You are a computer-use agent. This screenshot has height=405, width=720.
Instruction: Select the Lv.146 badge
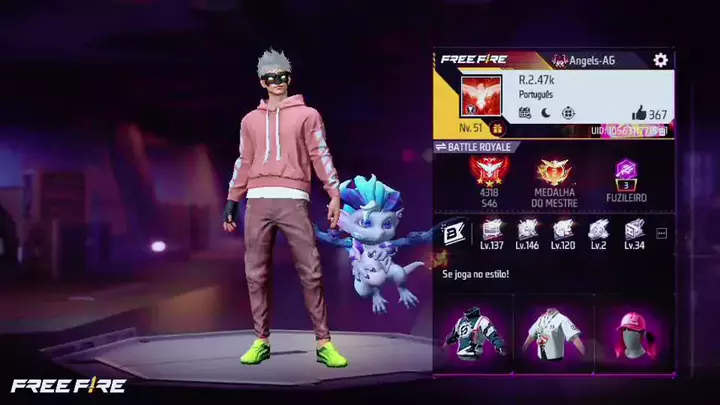[x=527, y=232]
